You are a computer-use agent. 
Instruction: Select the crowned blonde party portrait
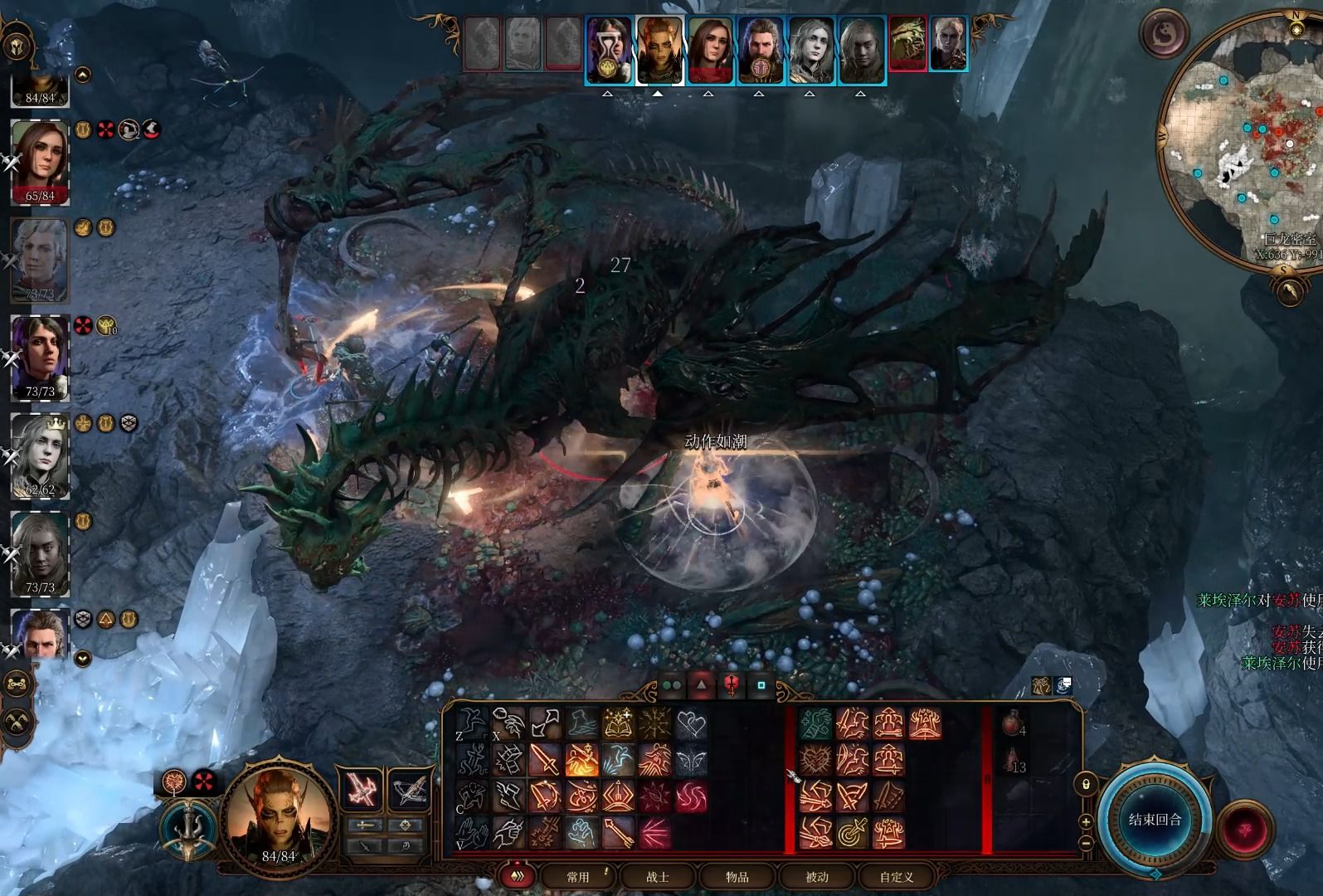click(40, 454)
